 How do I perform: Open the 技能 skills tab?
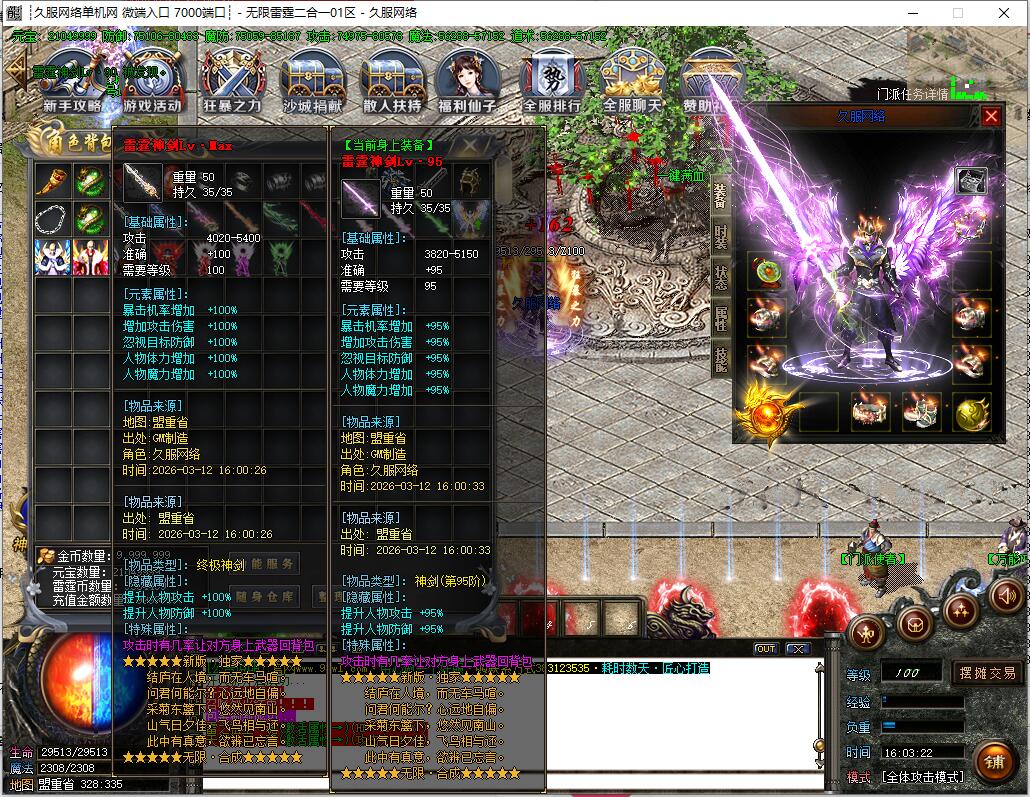click(721, 359)
